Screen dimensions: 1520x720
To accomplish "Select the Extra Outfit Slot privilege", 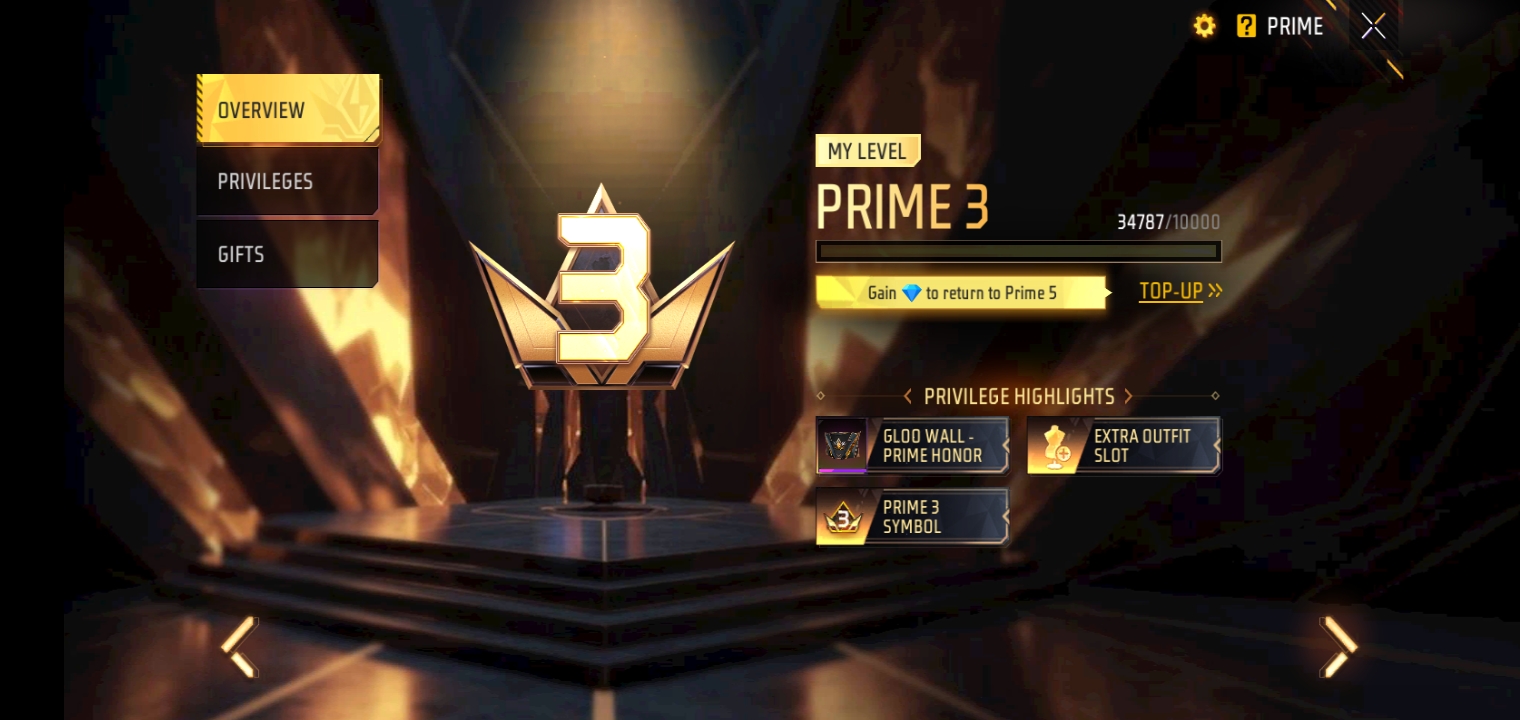I will point(1123,445).
